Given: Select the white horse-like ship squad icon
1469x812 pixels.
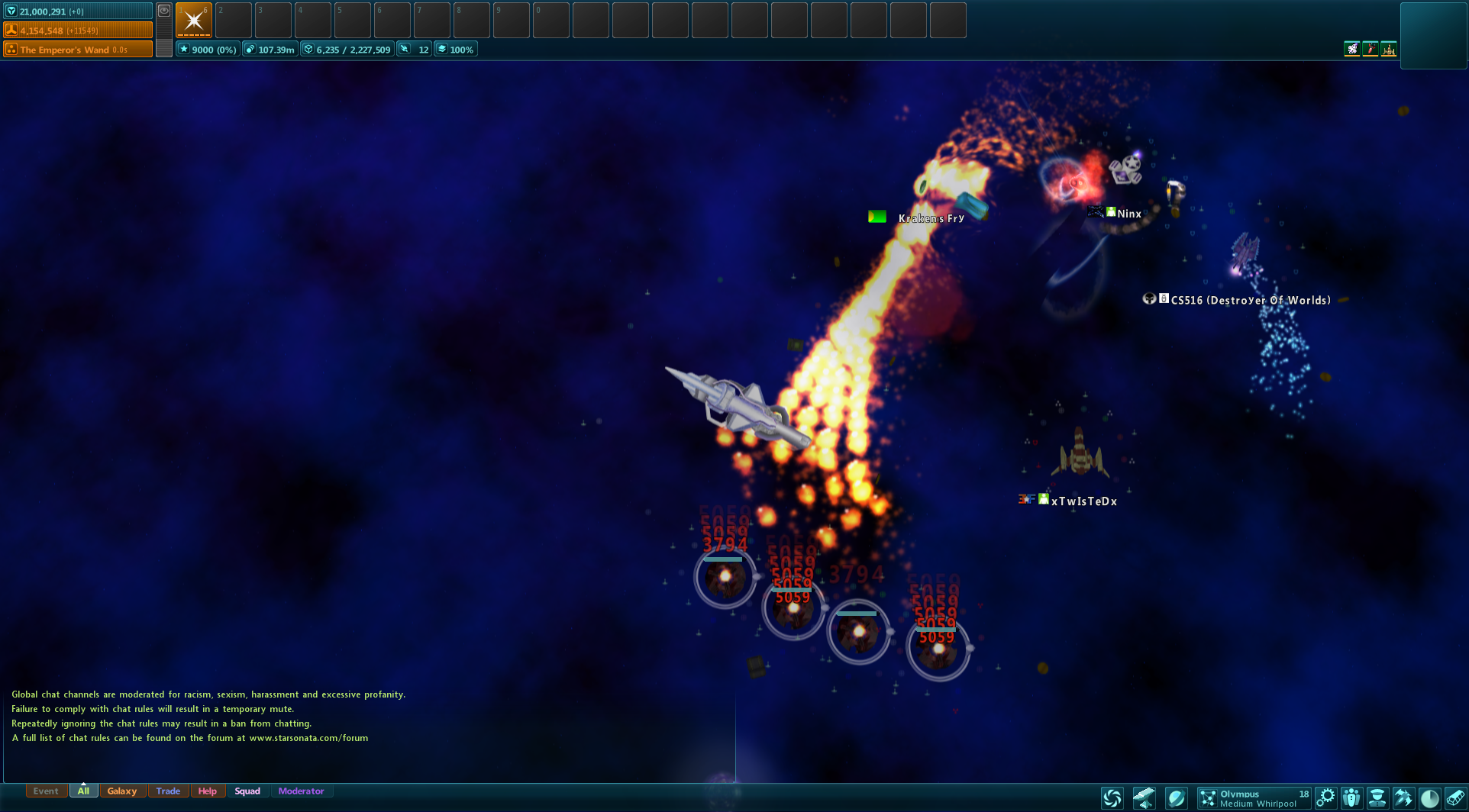Looking at the screenshot, I should 1352,50.
